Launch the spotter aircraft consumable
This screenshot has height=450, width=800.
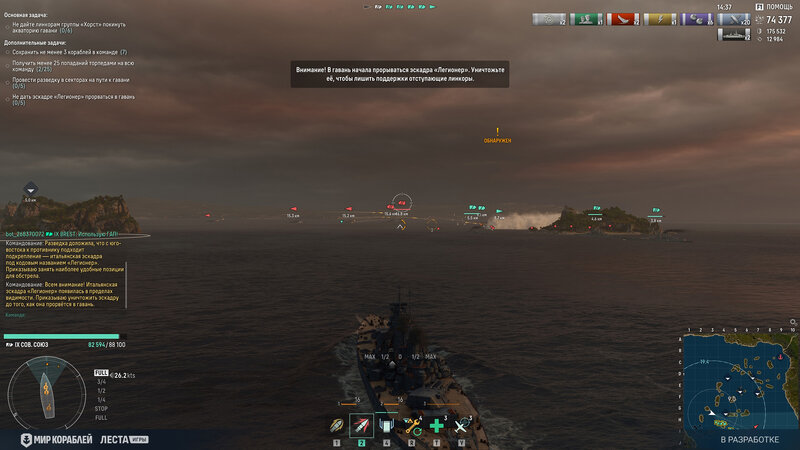461,427
